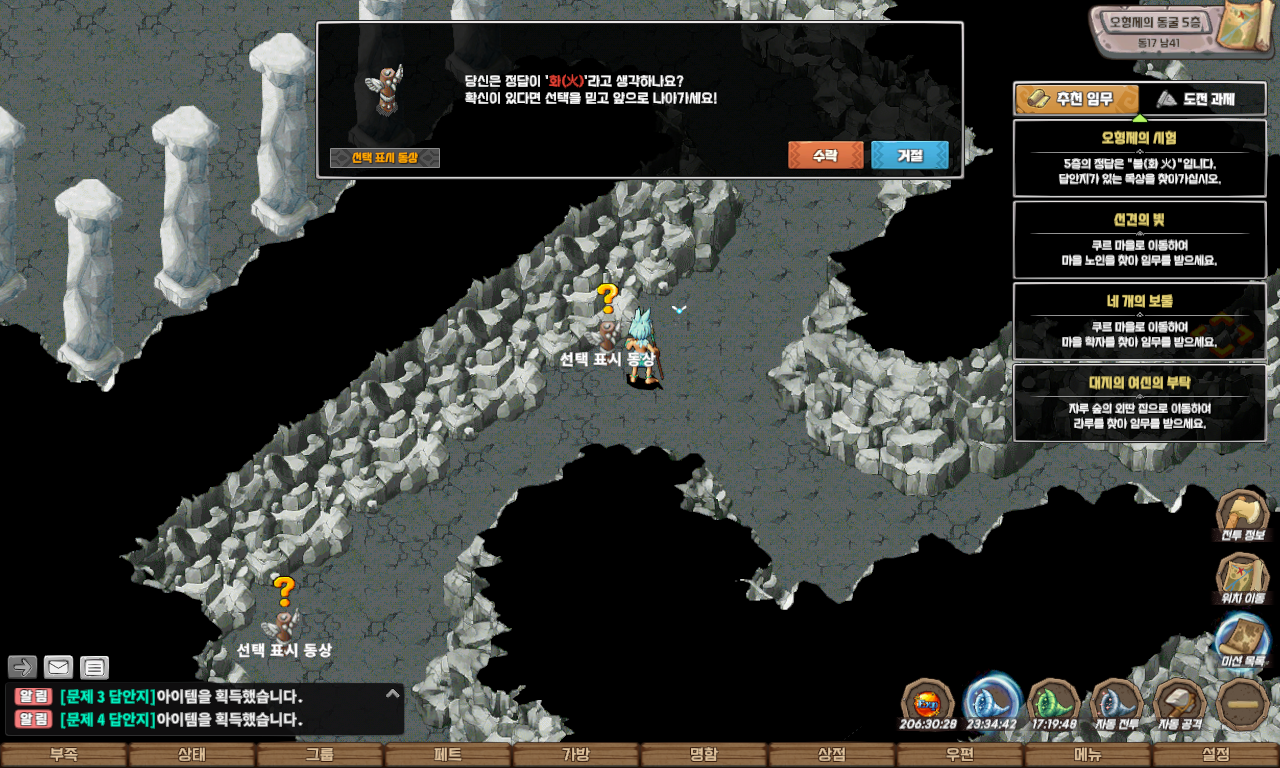Switch to the 추천 임무 tab
This screenshot has height=768, width=1280.
pyautogui.click(x=1077, y=99)
